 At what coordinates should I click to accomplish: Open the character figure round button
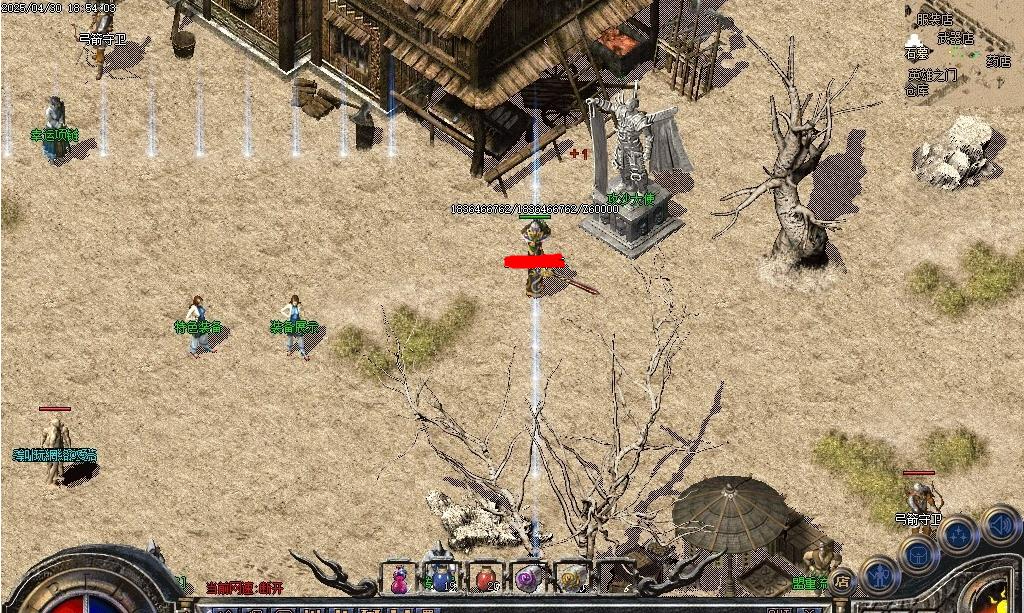click(879, 574)
